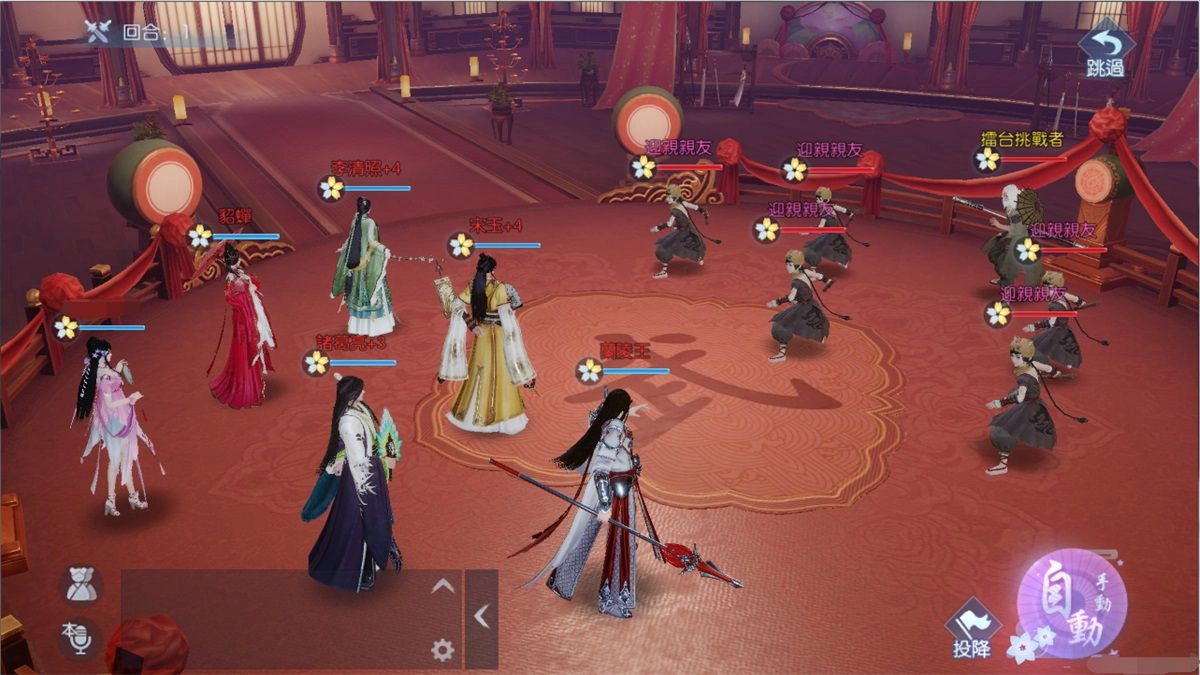The height and width of the screenshot is (675, 1200).
Task: Open chat settings via the gear icon
Action: pos(442,650)
